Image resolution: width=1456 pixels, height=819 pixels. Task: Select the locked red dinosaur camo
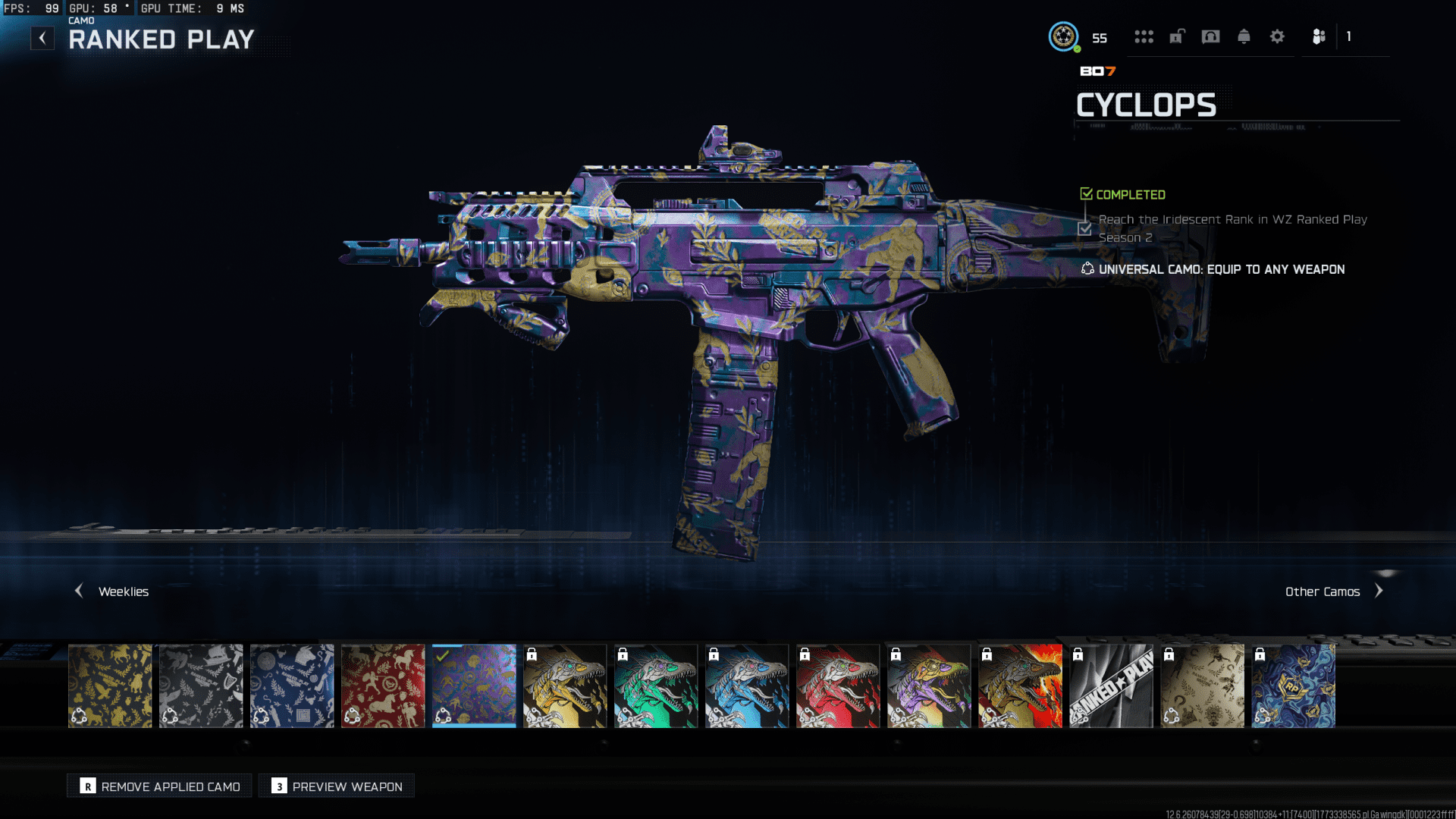(838, 686)
